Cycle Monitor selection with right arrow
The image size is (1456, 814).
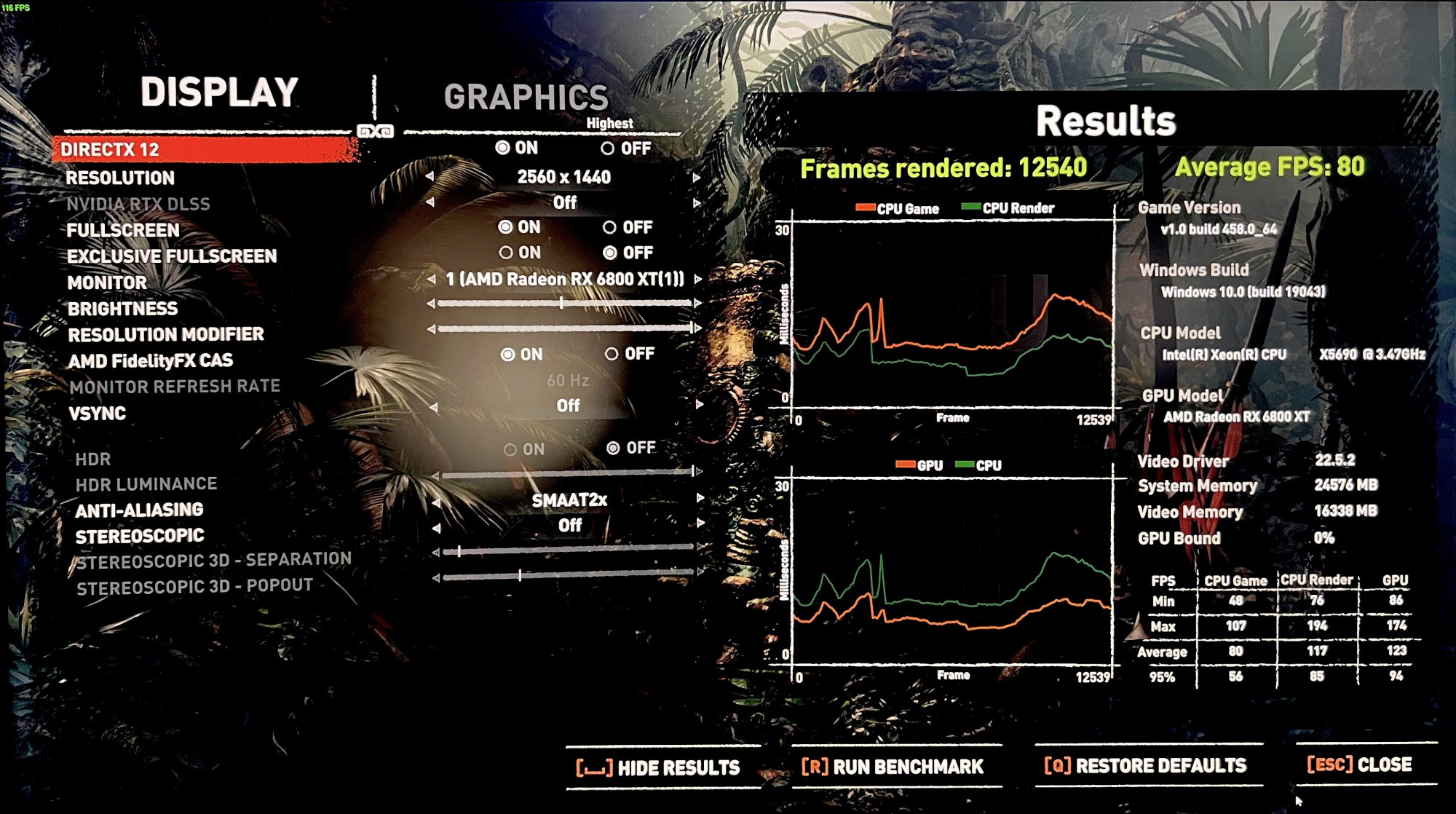point(698,279)
